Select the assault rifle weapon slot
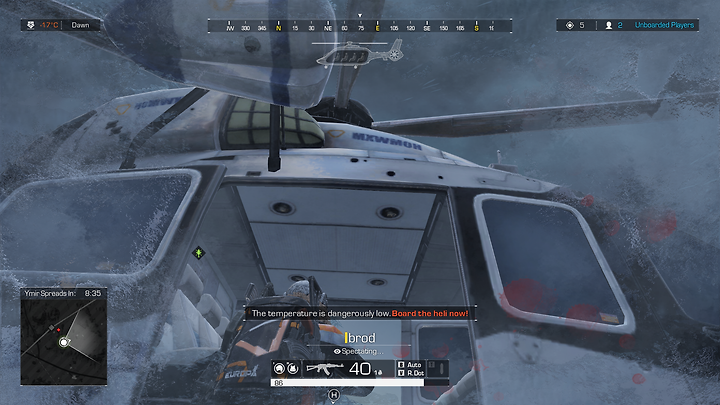This screenshot has width=720, height=405. coord(324,368)
